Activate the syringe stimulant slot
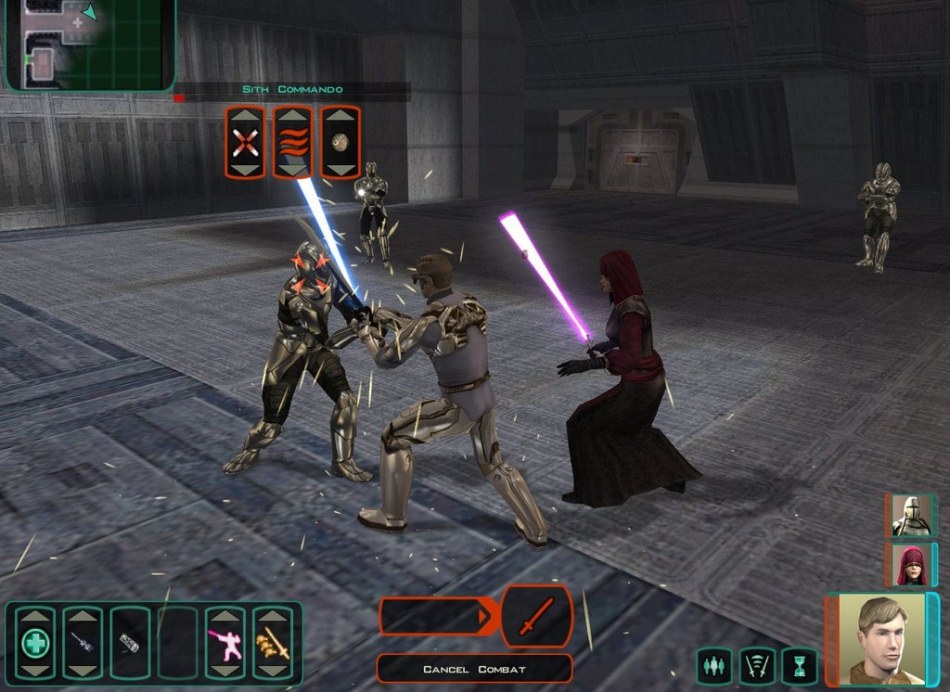Image resolution: width=950 pixels, height=692 pixels. tap(82, 641)
